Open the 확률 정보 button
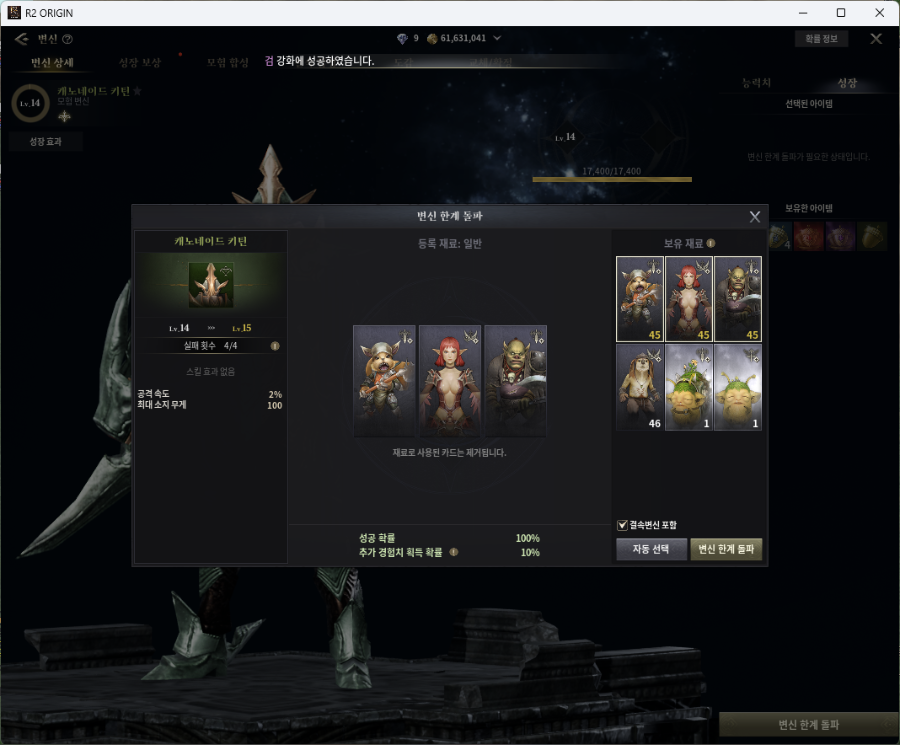 pyautogui.click(x=821, y=39)
